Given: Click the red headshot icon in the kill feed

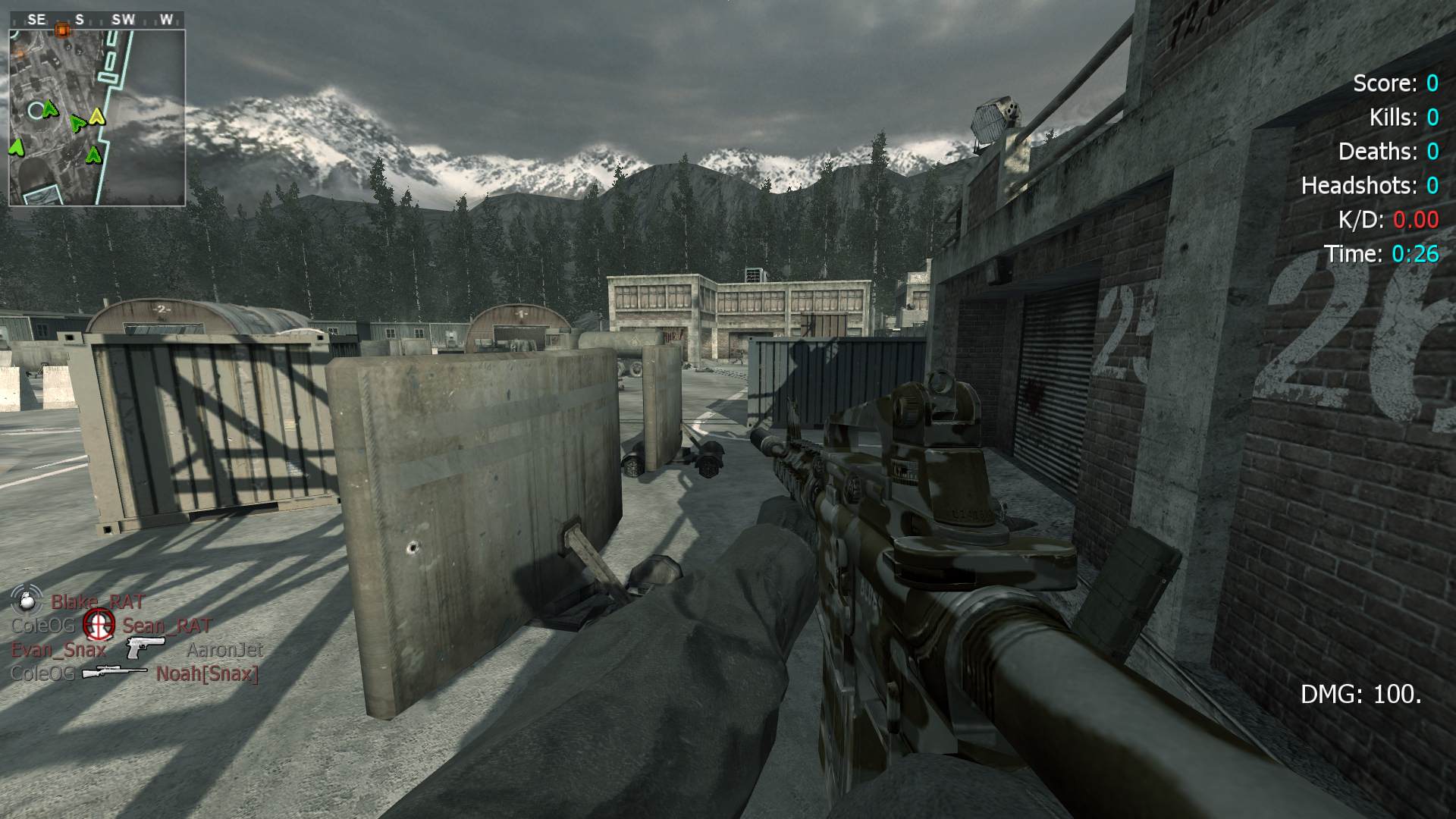Looking at the screenshot, I should coord(98,625).
